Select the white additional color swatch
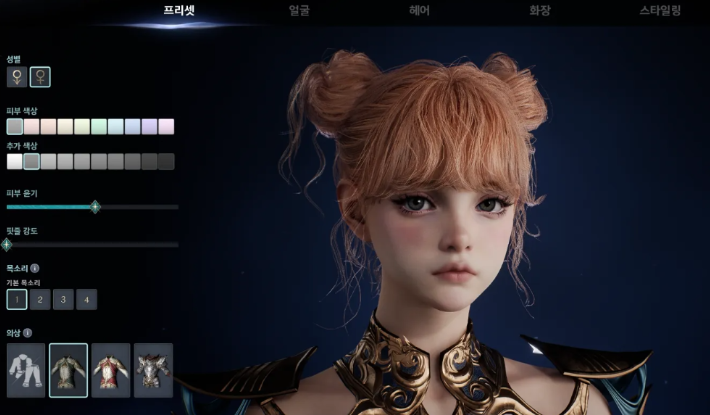Viewport: 710px width, 415px height. click(15, 161)
